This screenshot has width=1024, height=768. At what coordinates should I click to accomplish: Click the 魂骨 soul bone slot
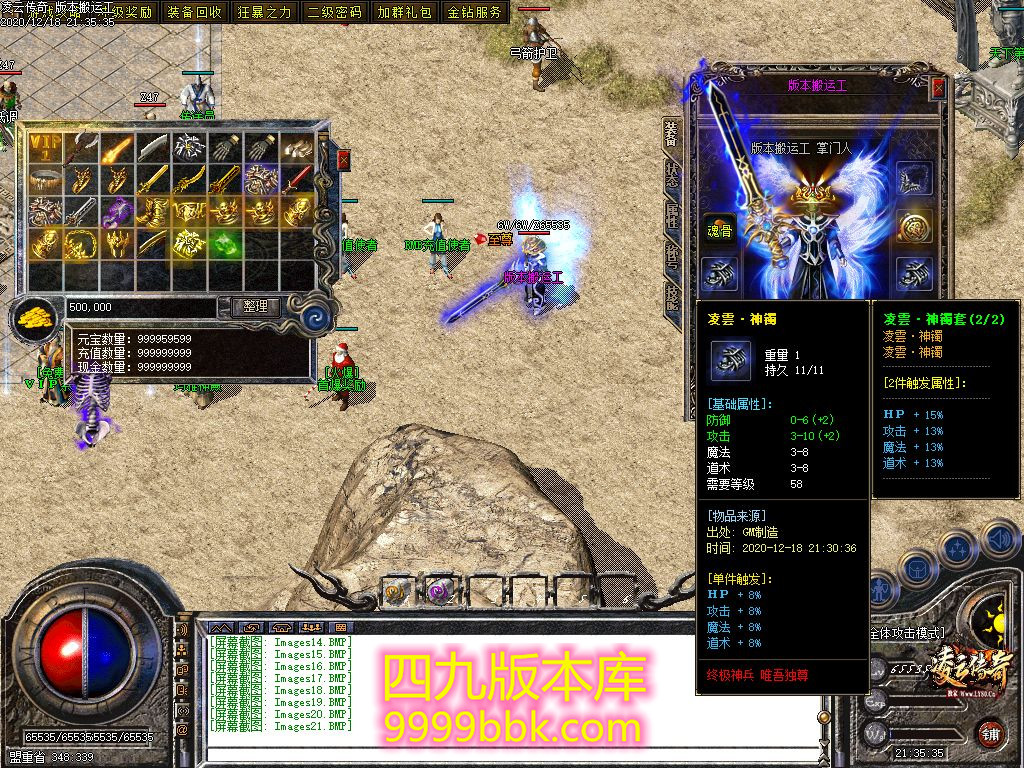(717, 227)
